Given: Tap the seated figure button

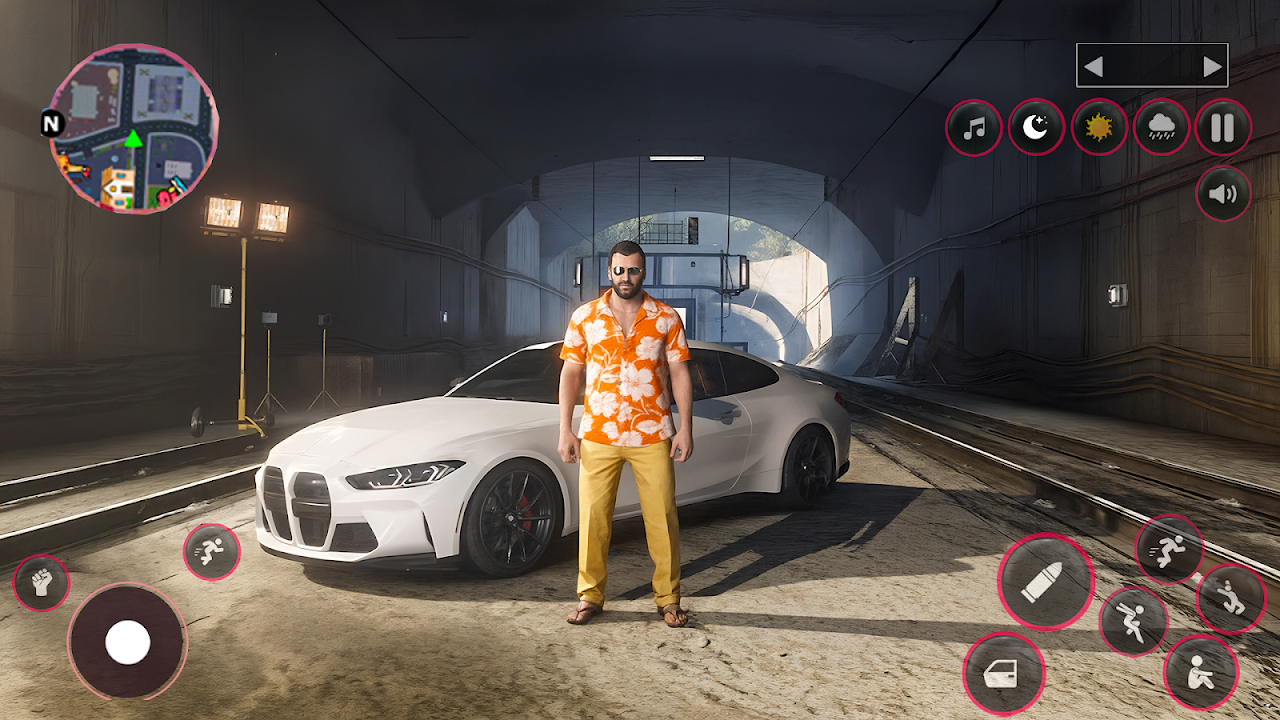Looking at the screenshot, I should (1201, 672).
